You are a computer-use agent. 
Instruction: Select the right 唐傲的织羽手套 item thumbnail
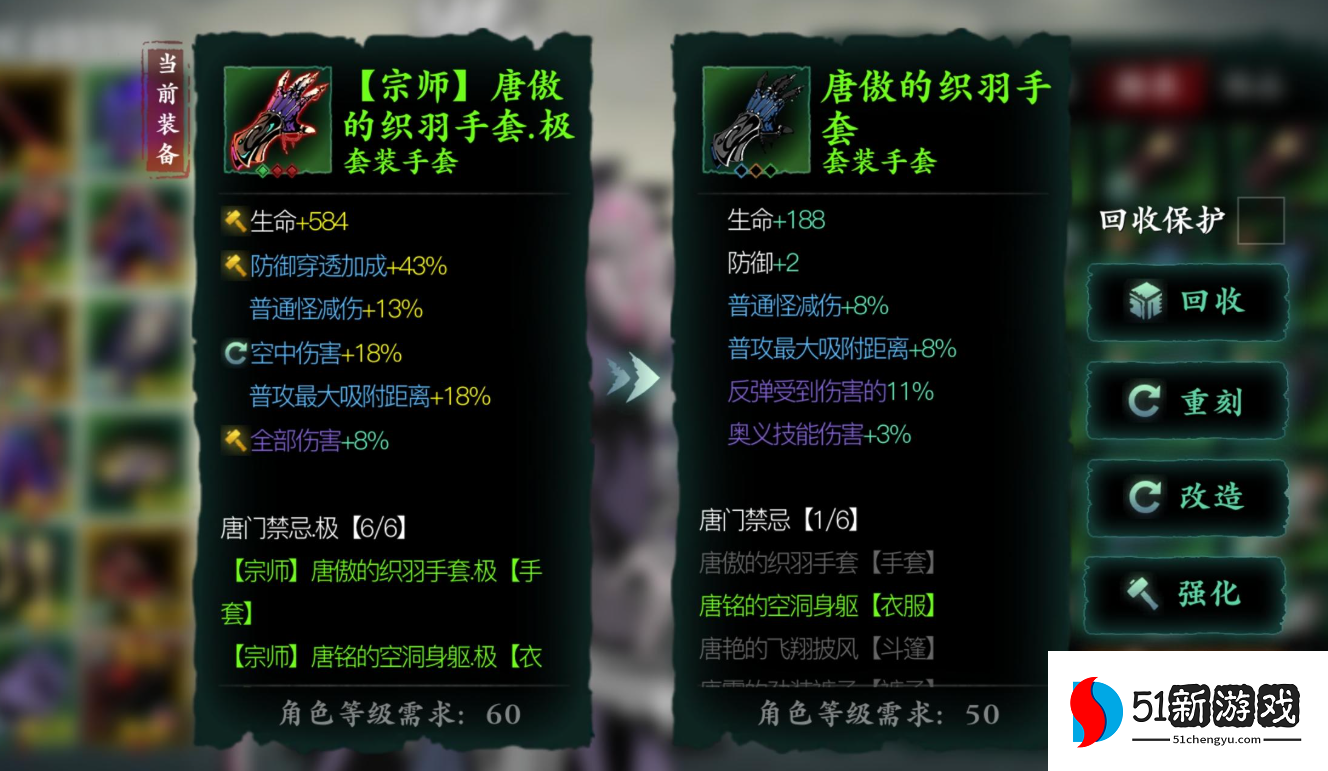coord(757,120)
